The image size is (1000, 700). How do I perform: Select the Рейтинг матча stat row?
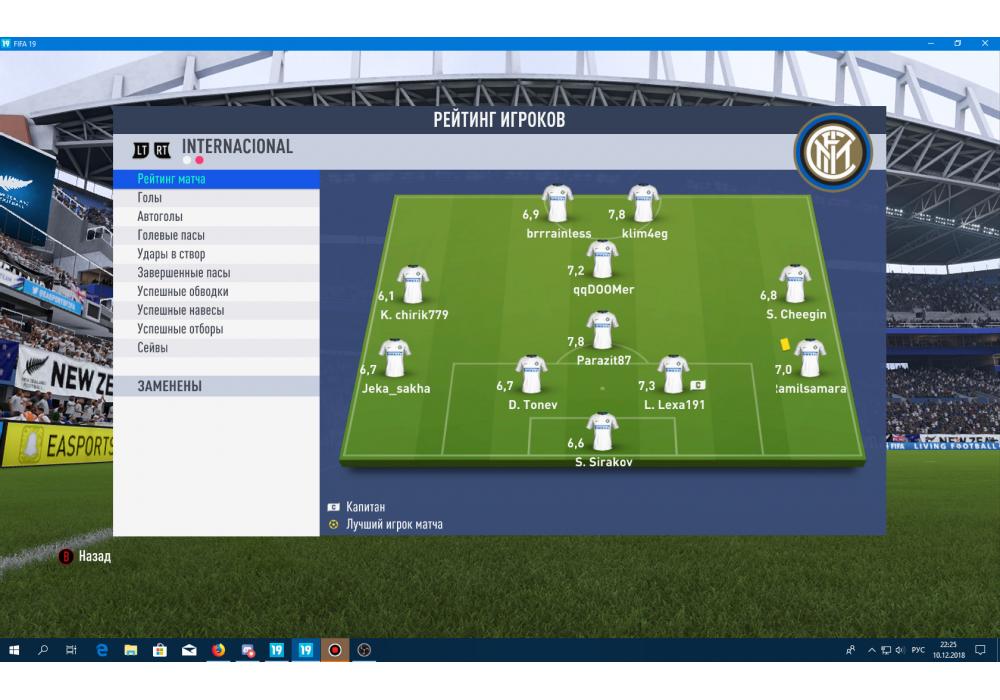pos(172,179)
